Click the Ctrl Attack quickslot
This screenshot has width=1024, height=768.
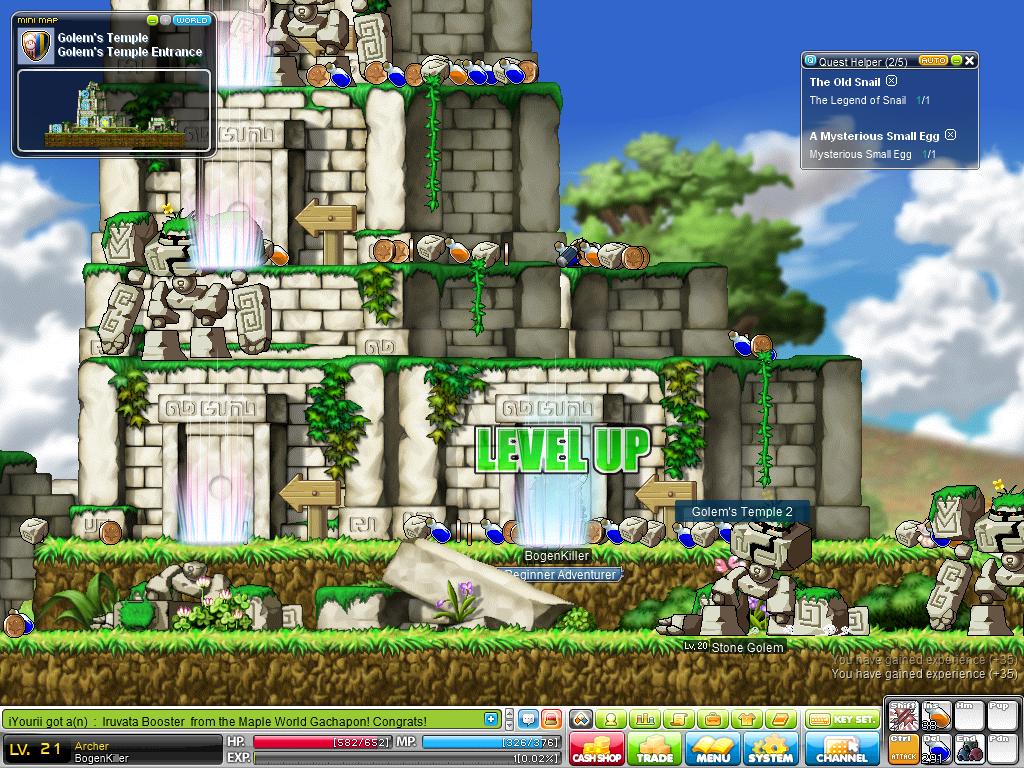pos(904,749)
